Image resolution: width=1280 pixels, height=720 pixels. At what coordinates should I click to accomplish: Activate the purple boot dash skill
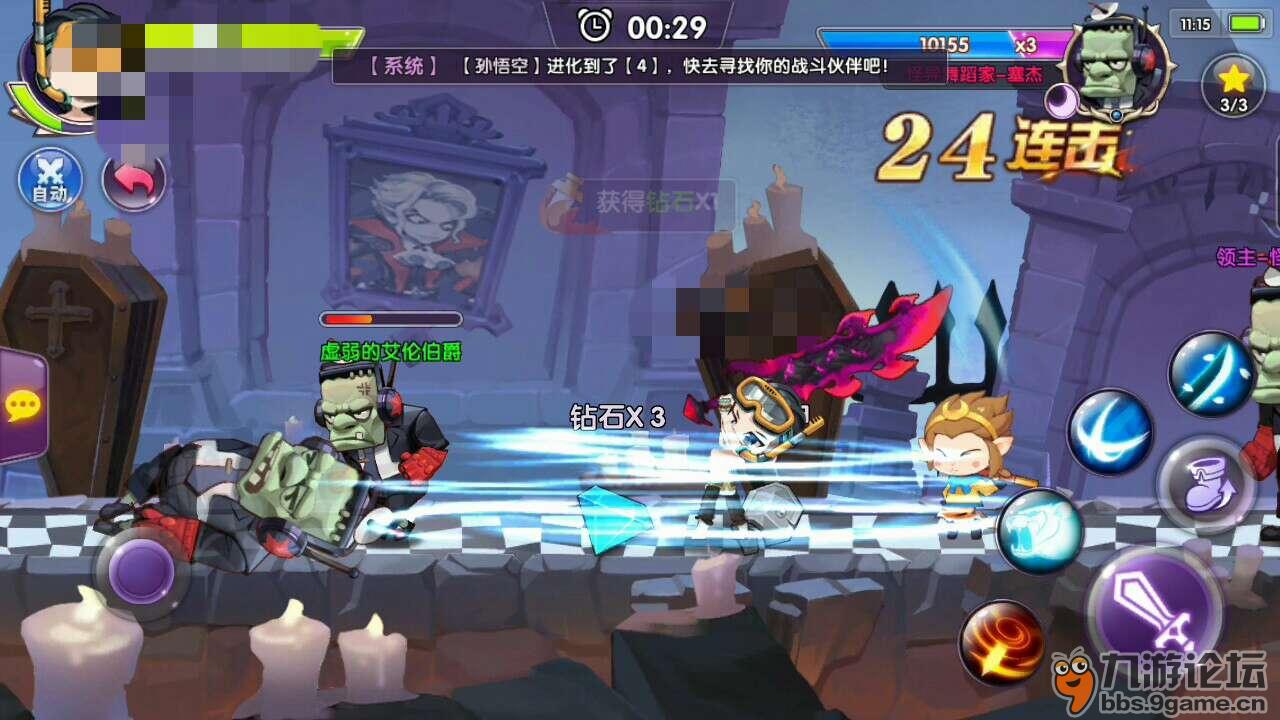pyautogui.click(x=1204, y=487)
